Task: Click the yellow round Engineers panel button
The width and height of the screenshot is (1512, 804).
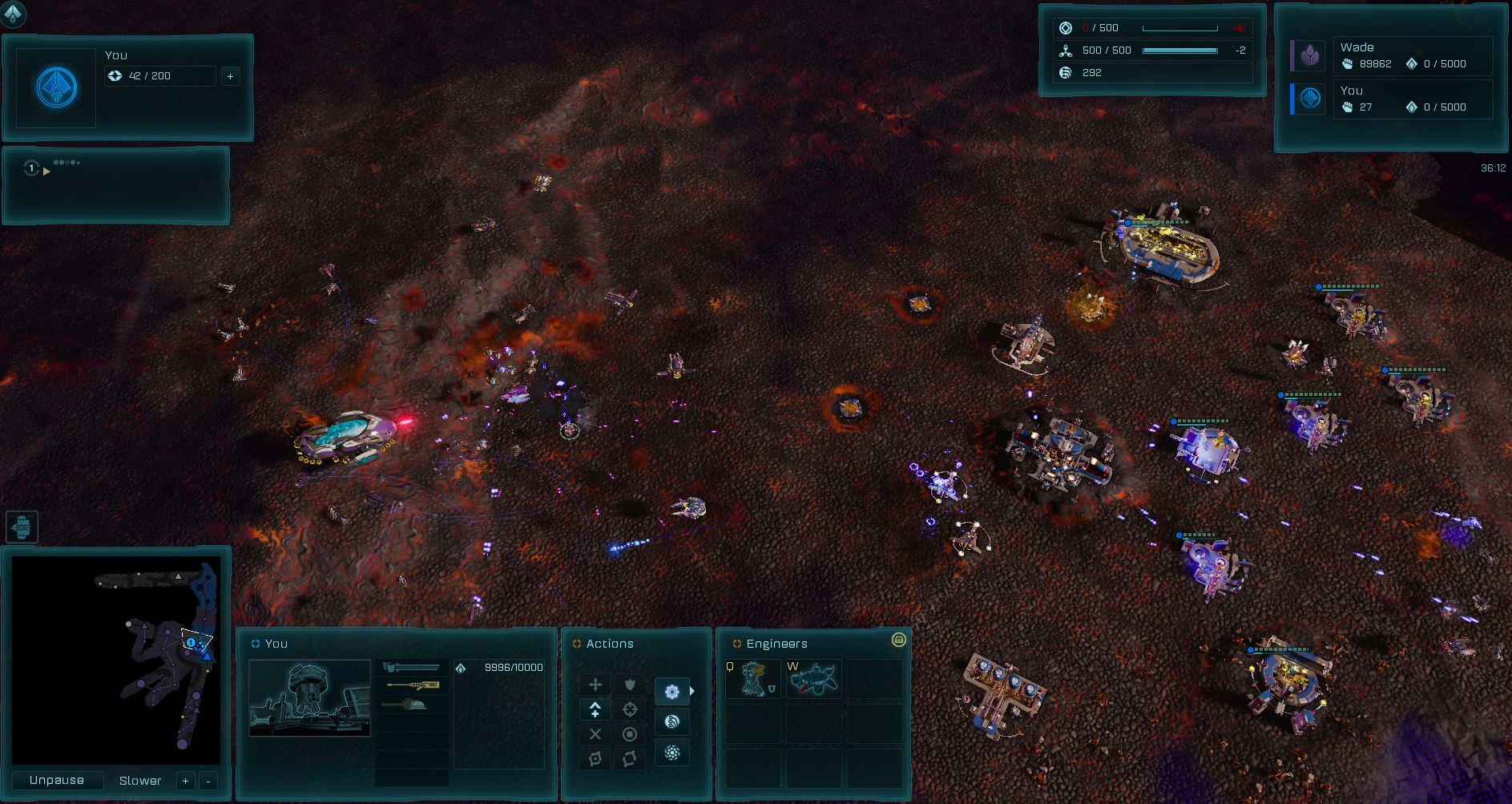Action: pos(899,640)
